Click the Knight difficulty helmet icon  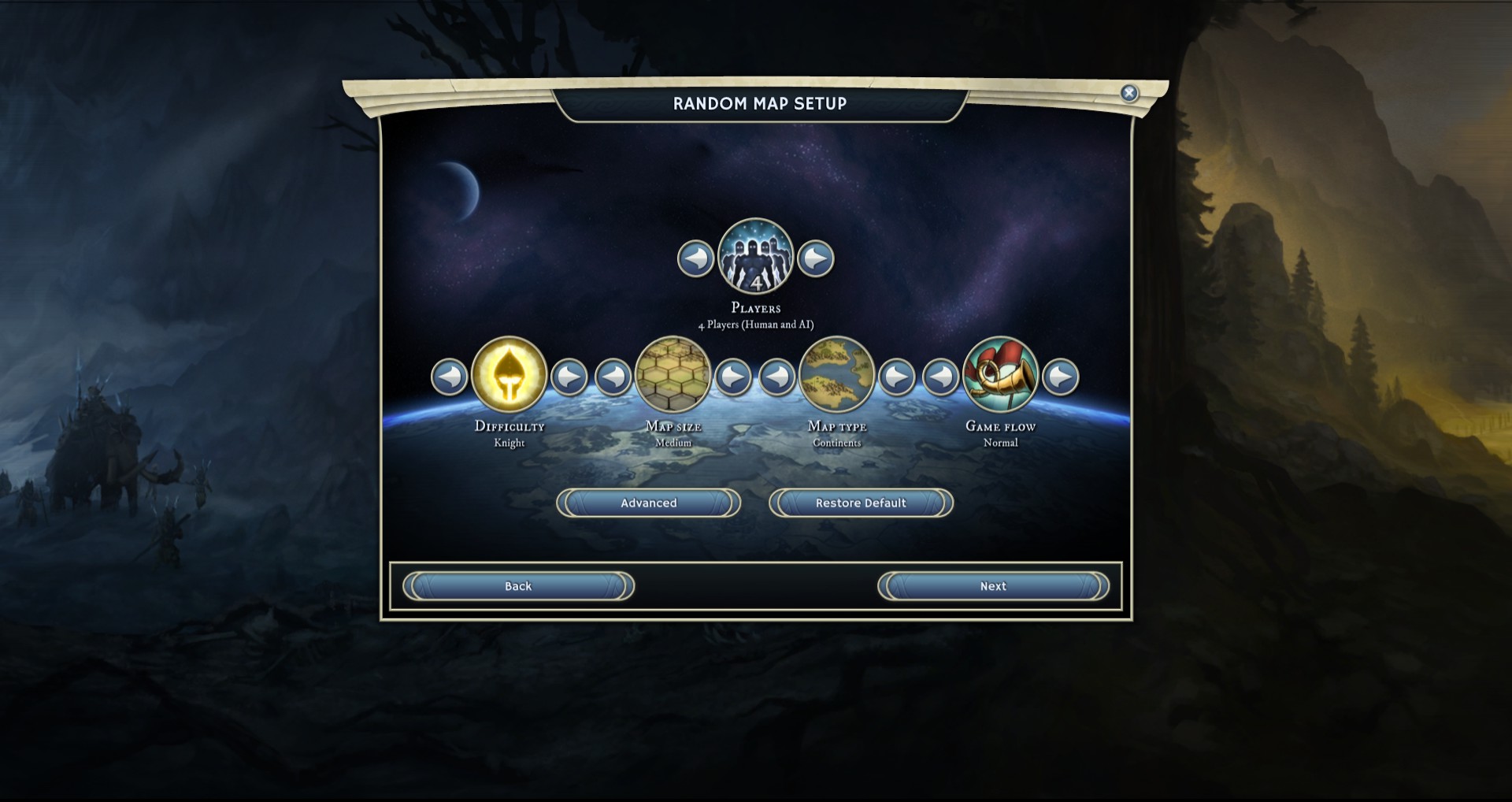(510, 375)
